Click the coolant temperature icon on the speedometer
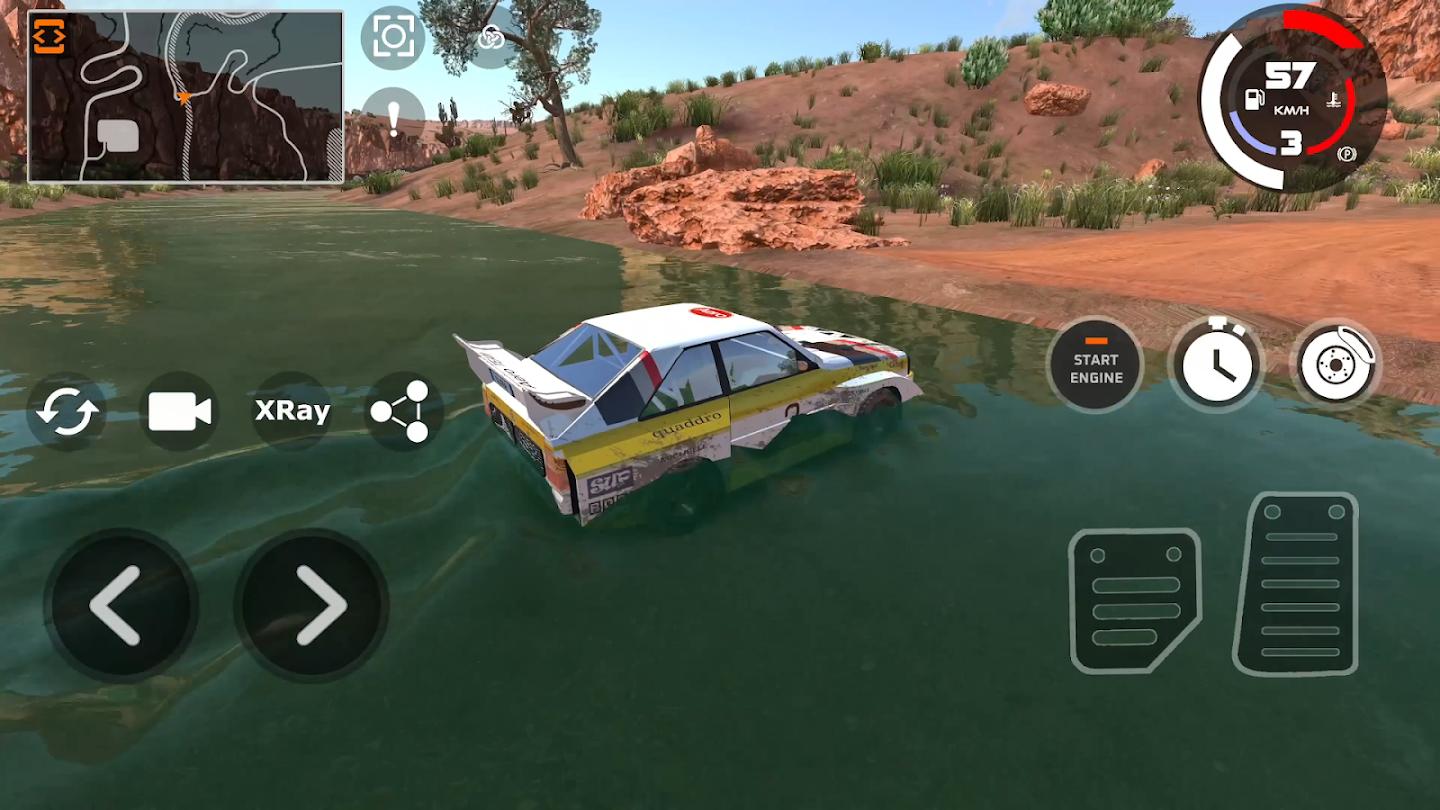The height and width of the screenshot is (810, 1440). [x=1334, y=100]
